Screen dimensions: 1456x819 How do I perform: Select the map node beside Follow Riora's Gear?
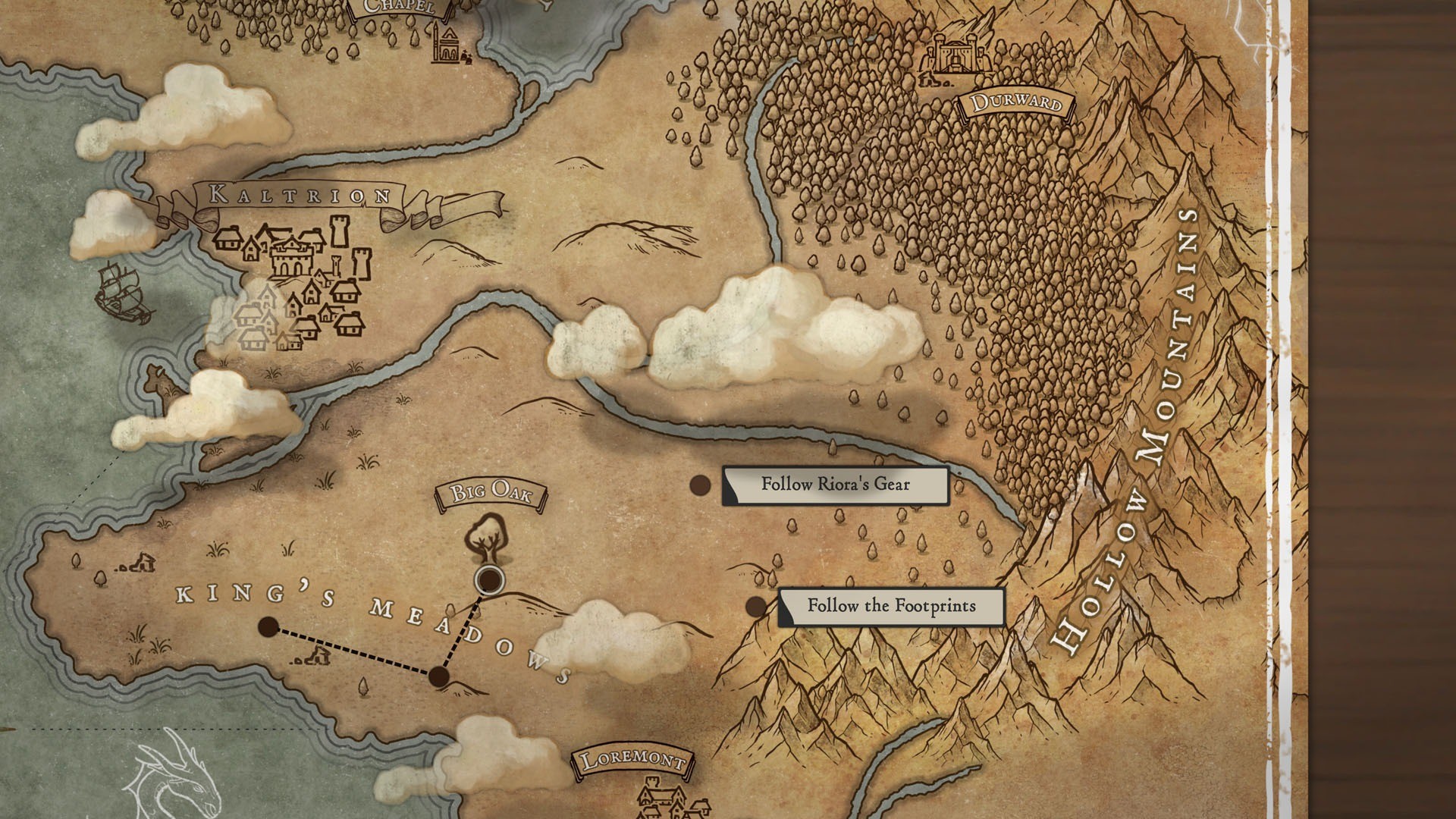700,485
